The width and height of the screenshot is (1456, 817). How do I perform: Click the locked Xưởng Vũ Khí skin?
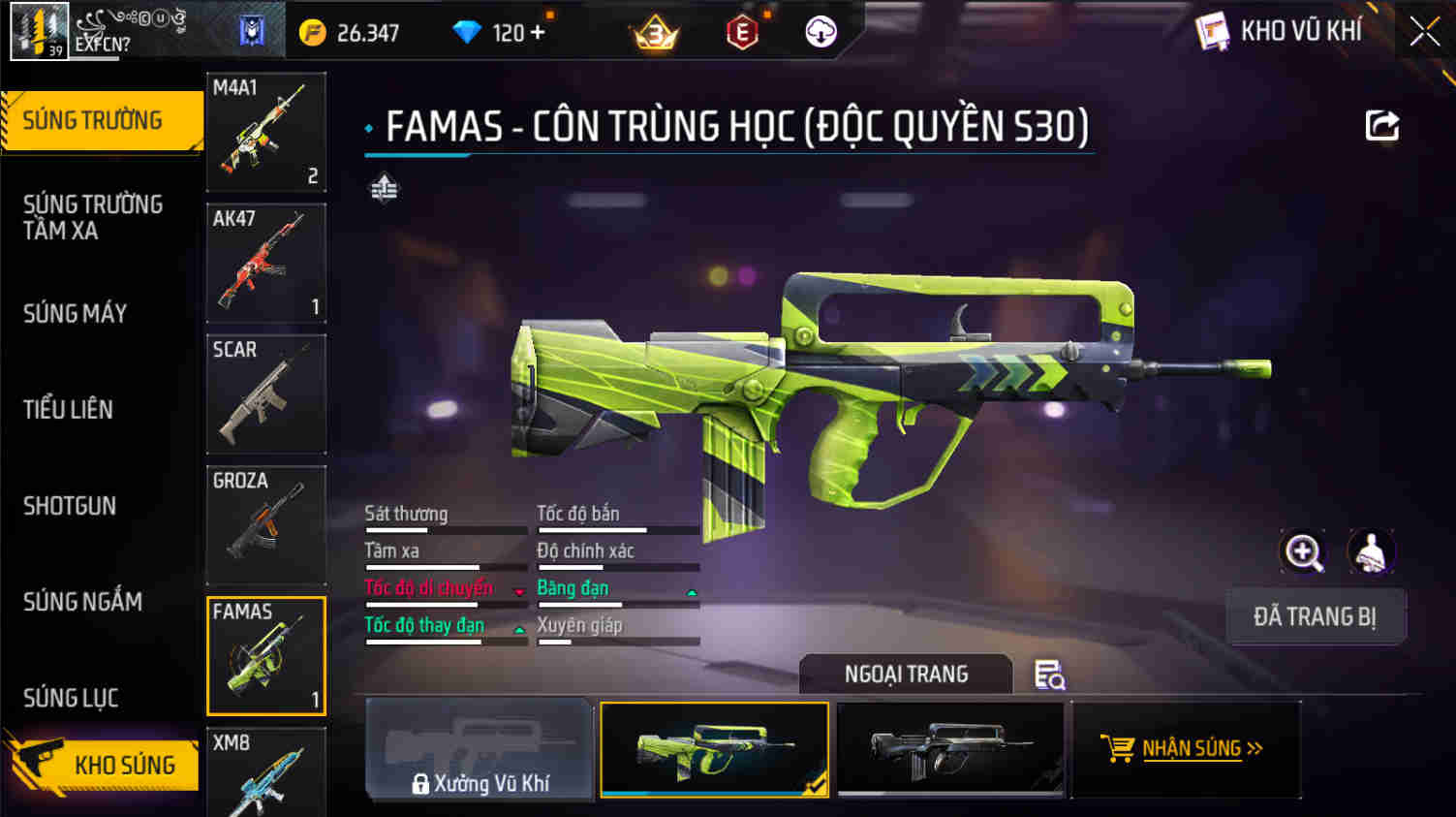pyautogui.click(x=478, y=748)
